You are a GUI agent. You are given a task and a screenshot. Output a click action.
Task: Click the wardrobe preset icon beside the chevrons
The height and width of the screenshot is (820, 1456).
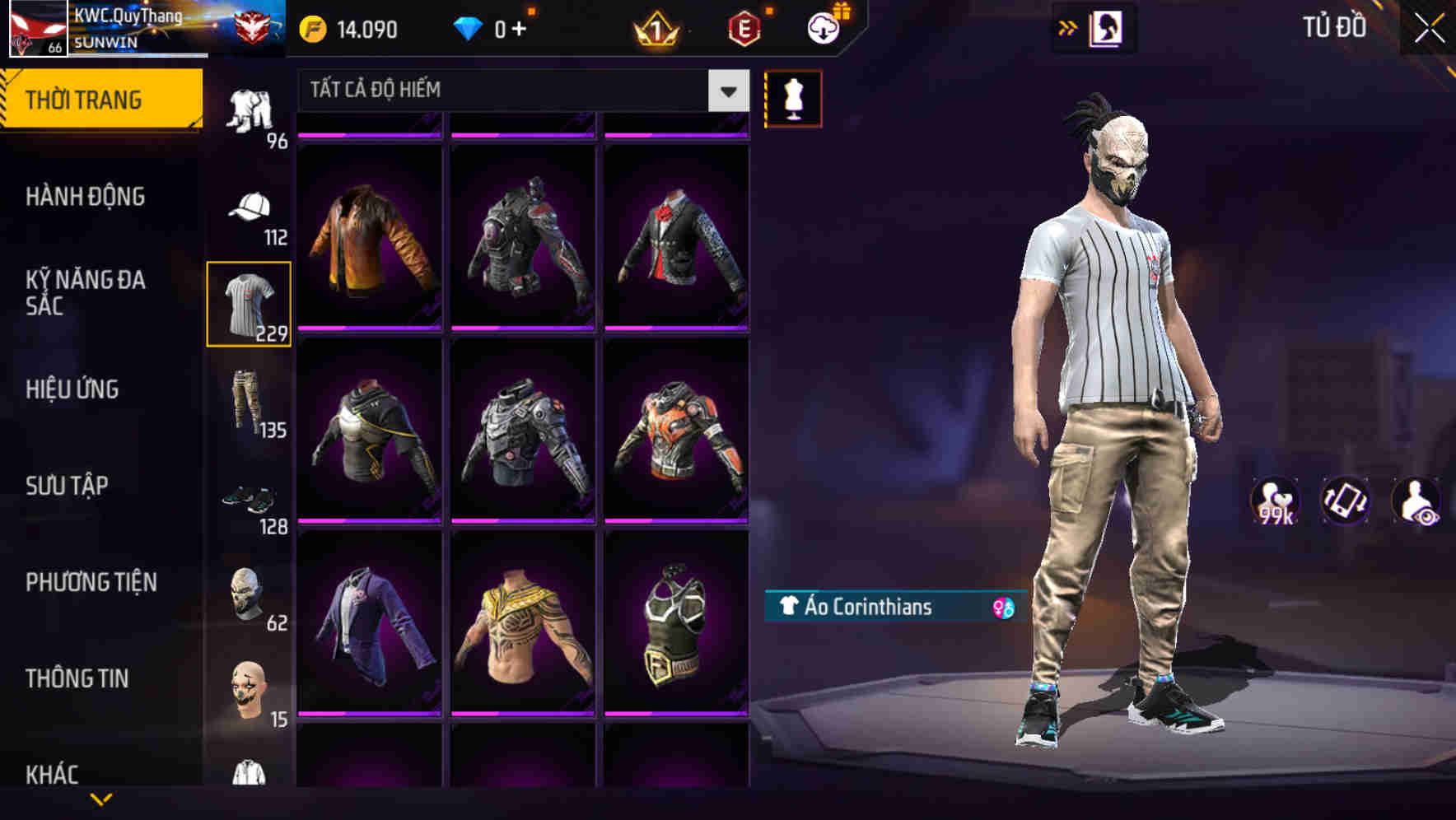click(1107, 29)
